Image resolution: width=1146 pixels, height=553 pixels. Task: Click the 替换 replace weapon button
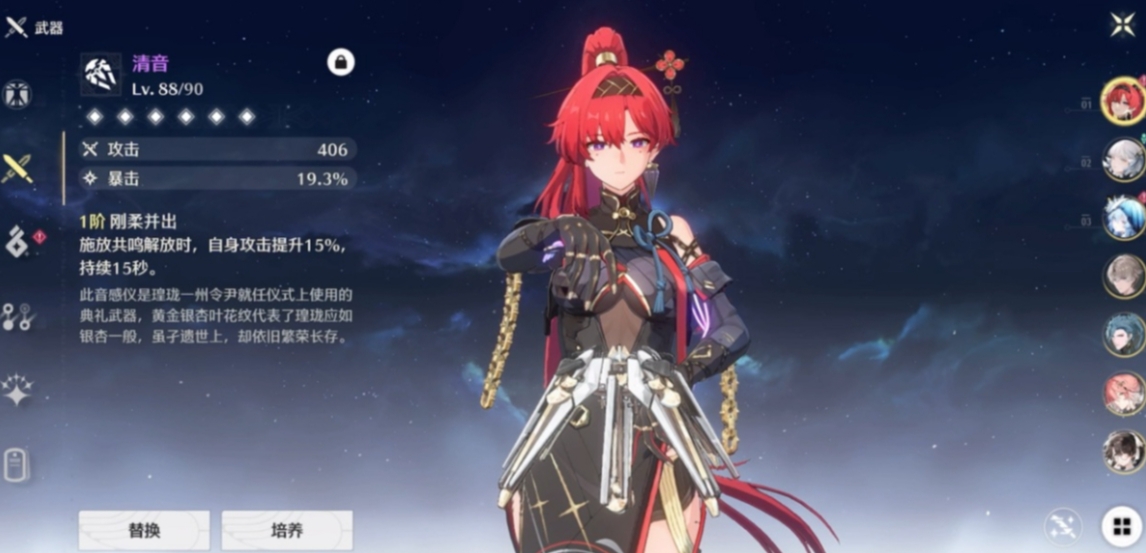[144, 530]
